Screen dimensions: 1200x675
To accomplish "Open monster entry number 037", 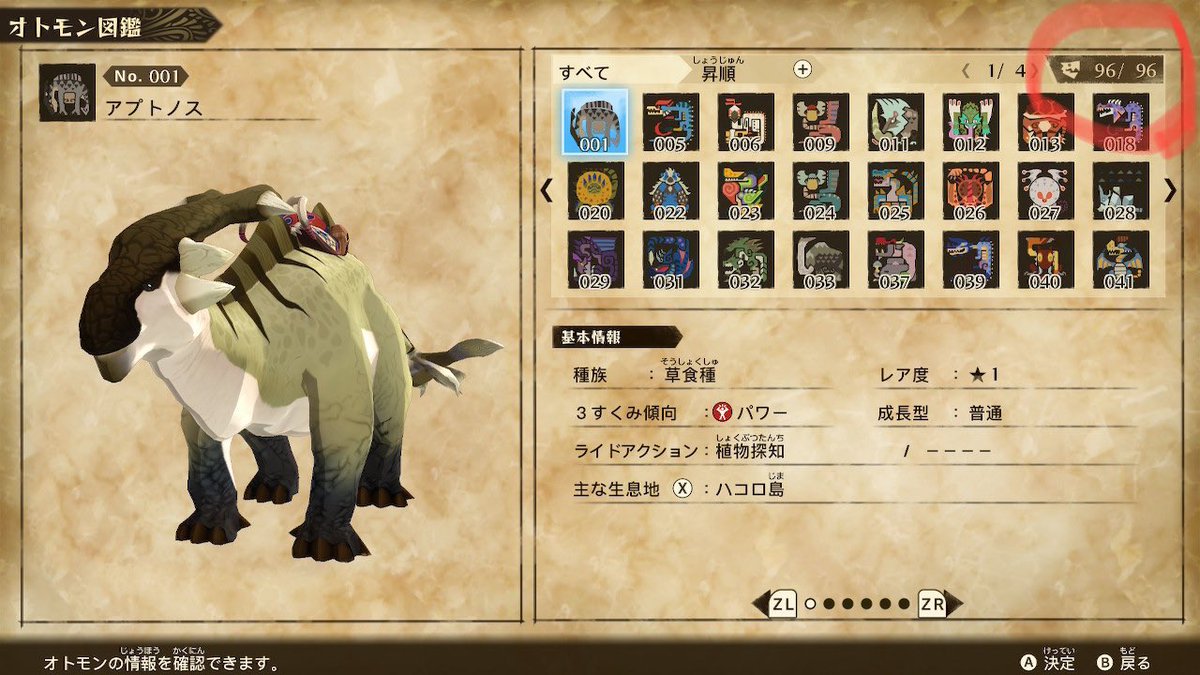I will pos(895,260).
